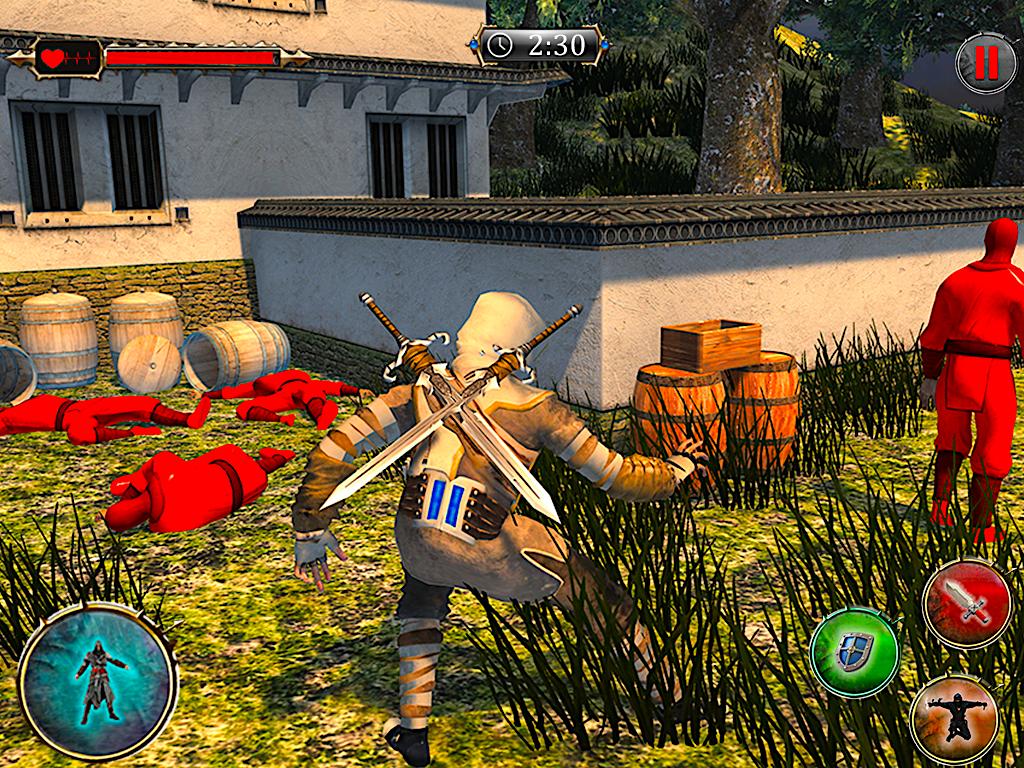Pause the game with the red button
The height and width of the screenshot is (768, 1024).
click(x=986, y=63)
